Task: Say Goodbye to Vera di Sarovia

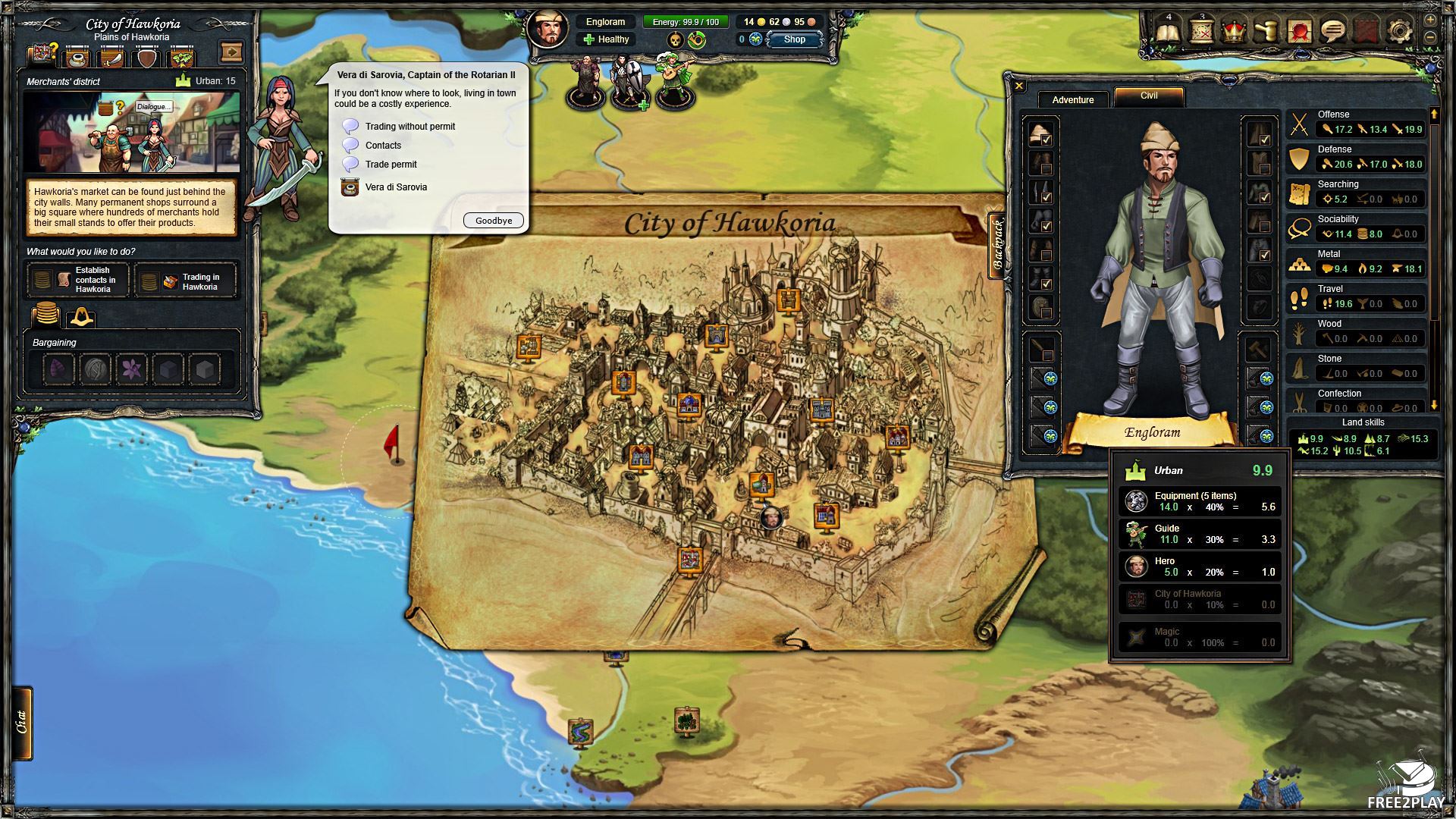Action: click(x=493, y=221)
